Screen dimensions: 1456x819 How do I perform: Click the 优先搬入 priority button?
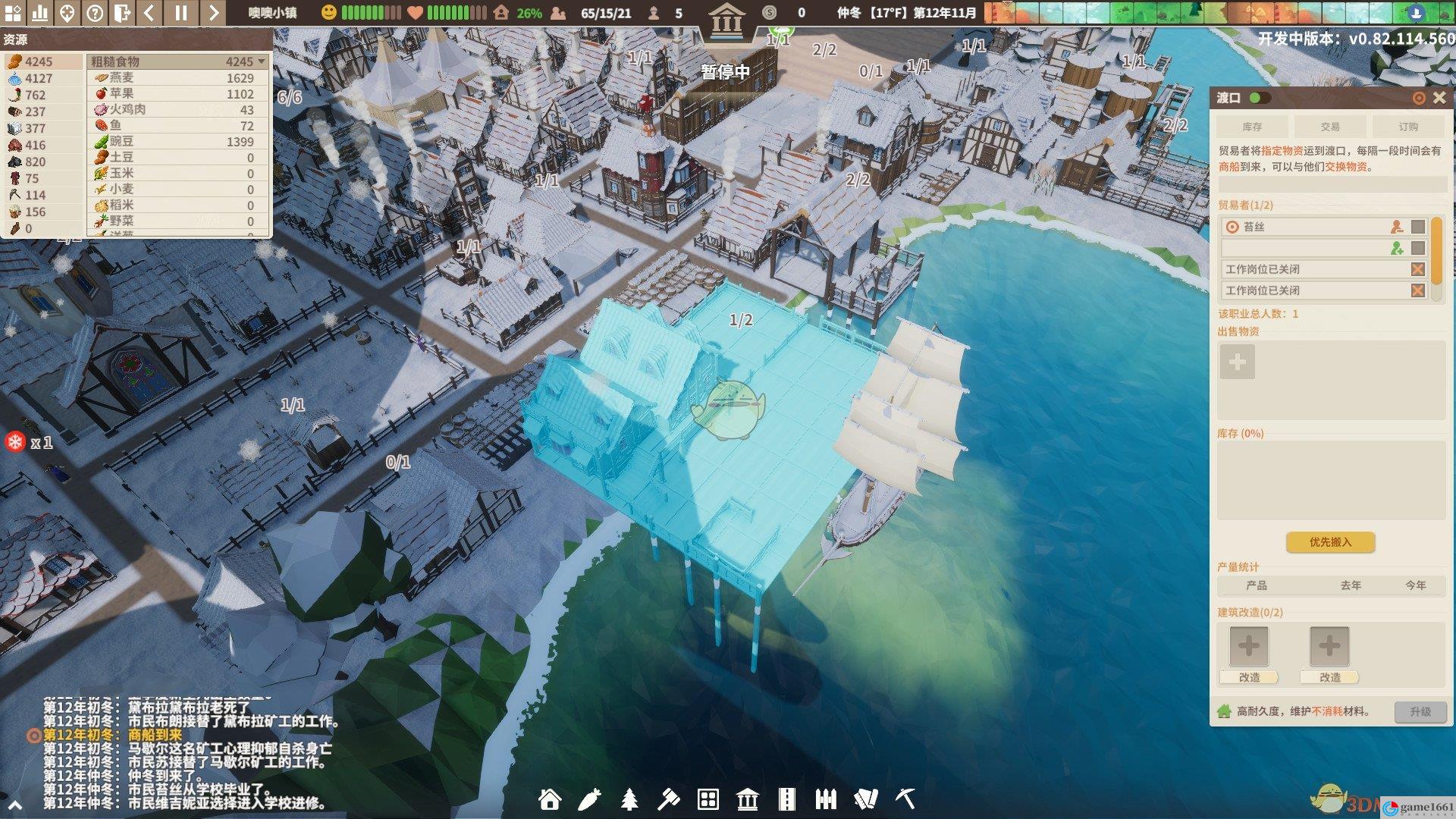[x=1330, y=541]
